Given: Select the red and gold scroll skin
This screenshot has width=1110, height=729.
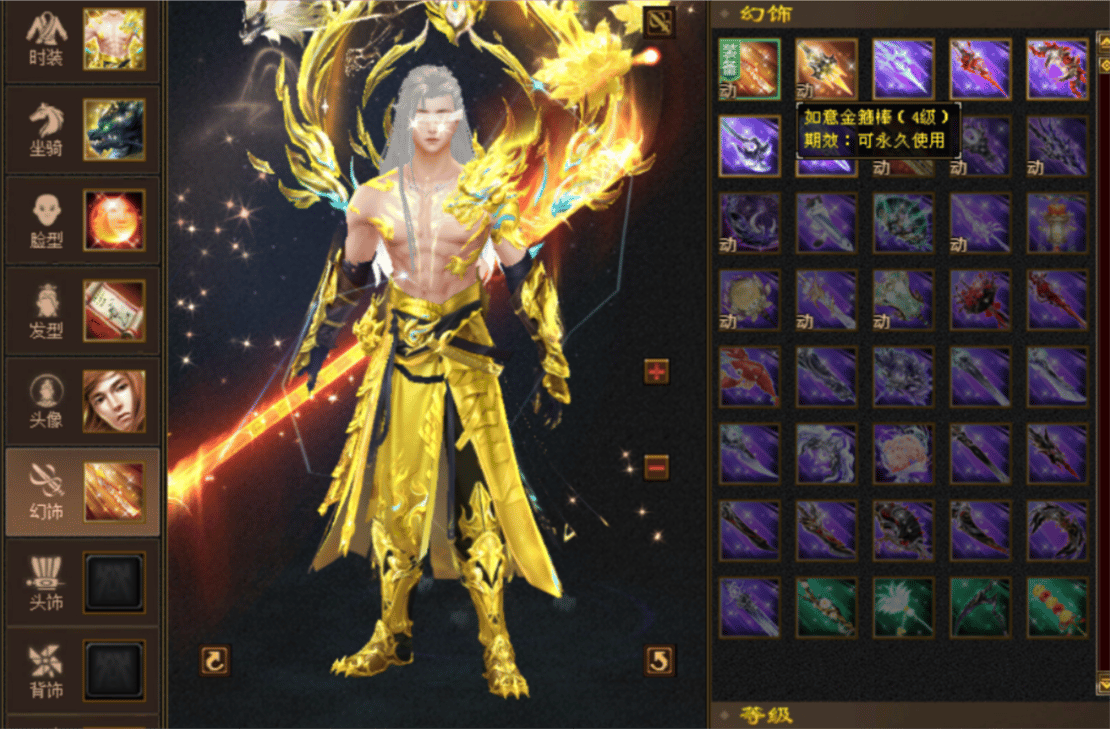Looking at the screenshot, I should [1057, 608].
